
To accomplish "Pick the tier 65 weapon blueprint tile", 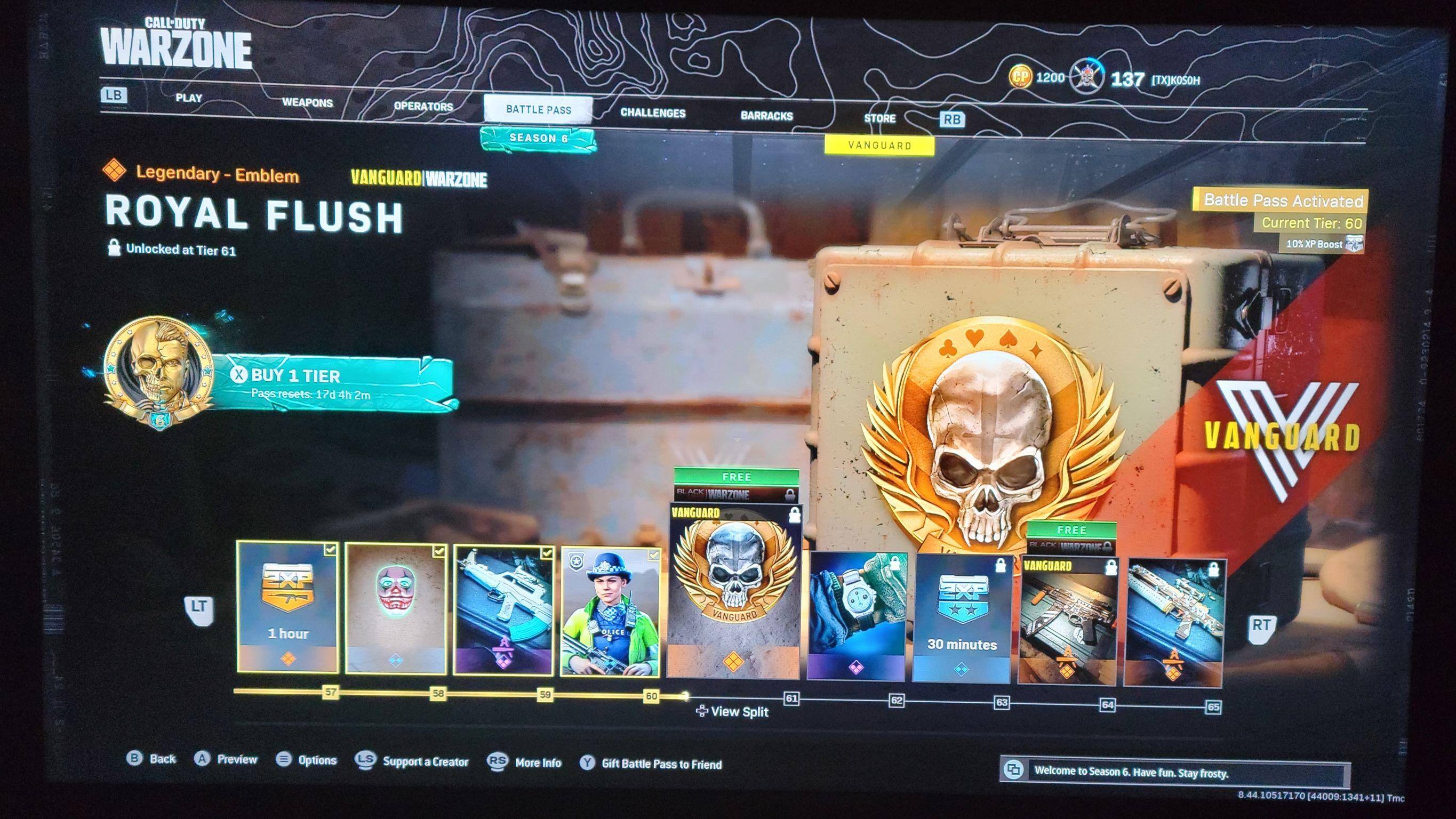I will (1173, 622).
